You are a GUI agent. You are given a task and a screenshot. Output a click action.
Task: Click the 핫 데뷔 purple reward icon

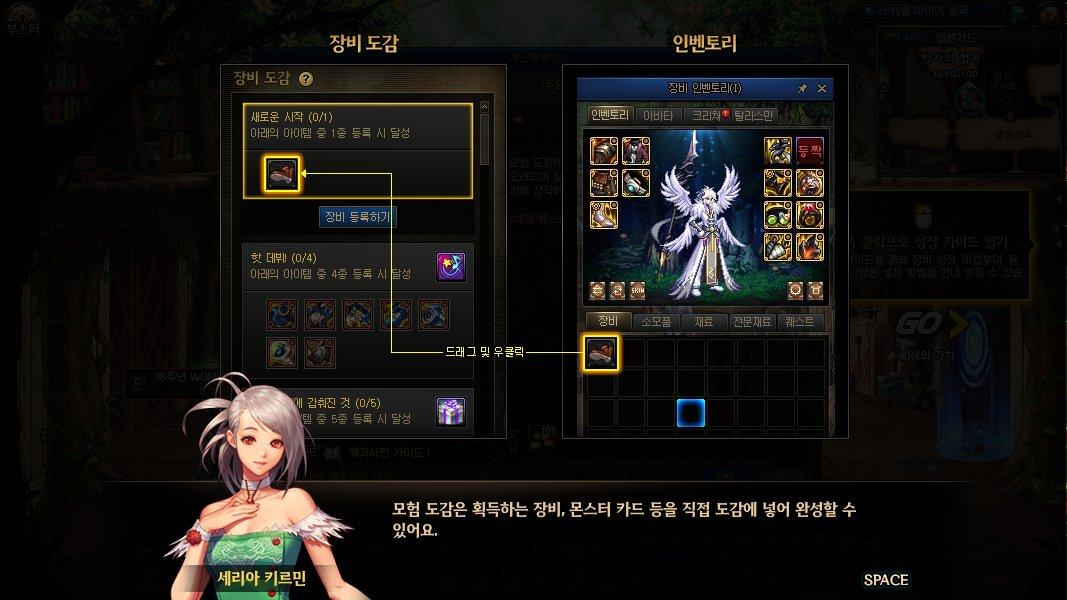click(x=450, y=267)
